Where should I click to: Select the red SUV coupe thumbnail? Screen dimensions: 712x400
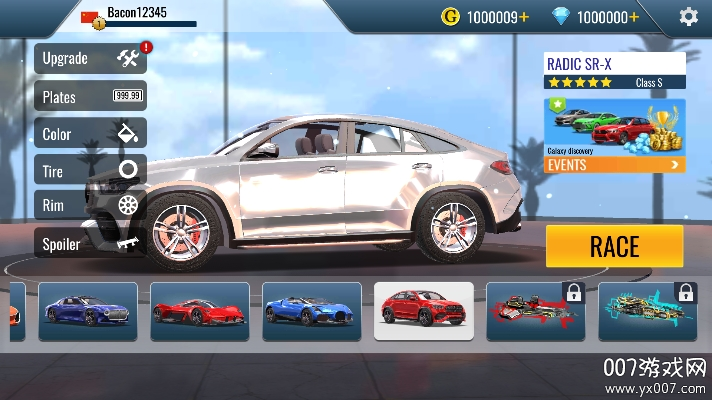point(424,311)
